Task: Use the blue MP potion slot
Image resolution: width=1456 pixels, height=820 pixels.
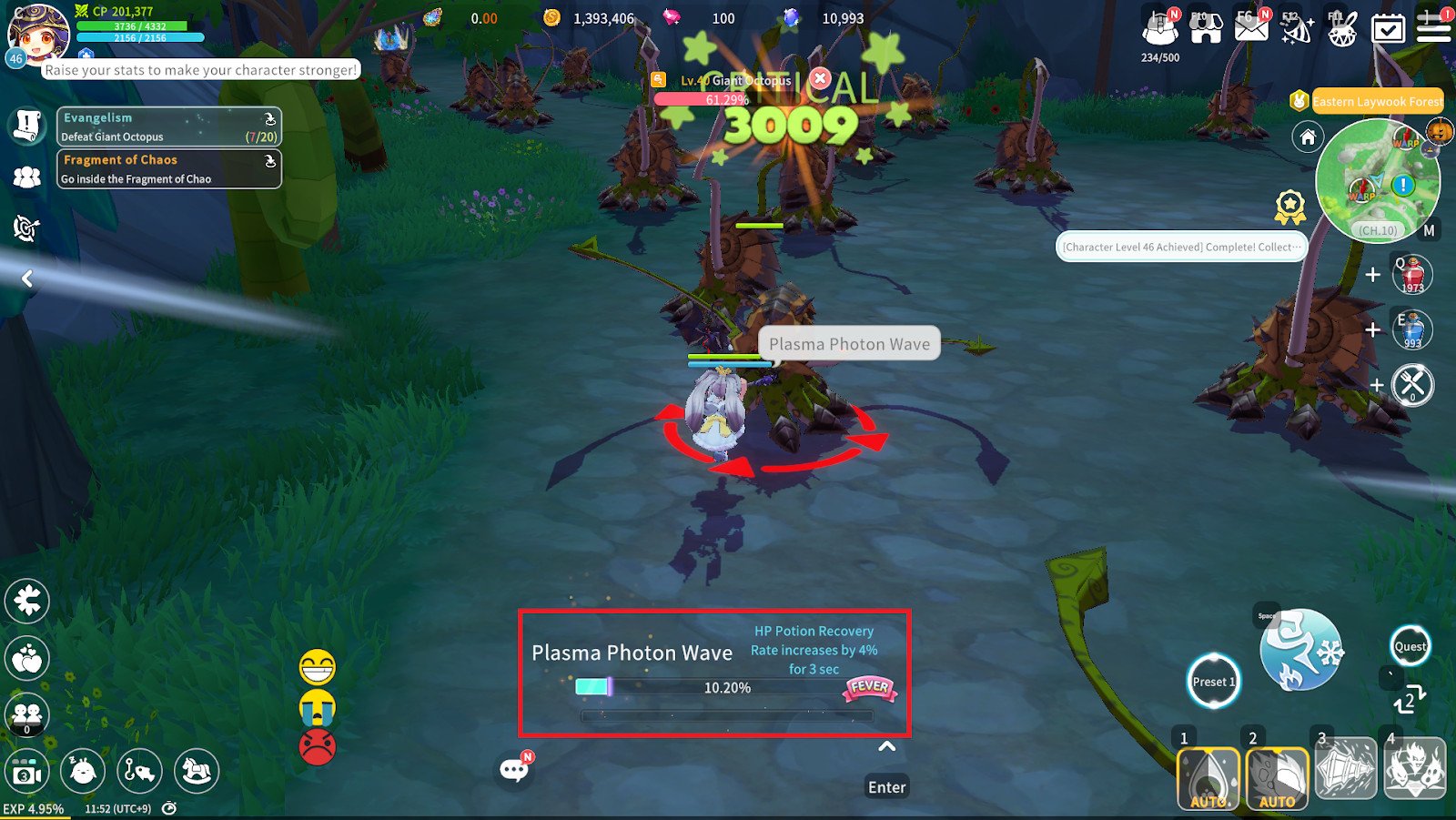Action: tap(1412, 329)
